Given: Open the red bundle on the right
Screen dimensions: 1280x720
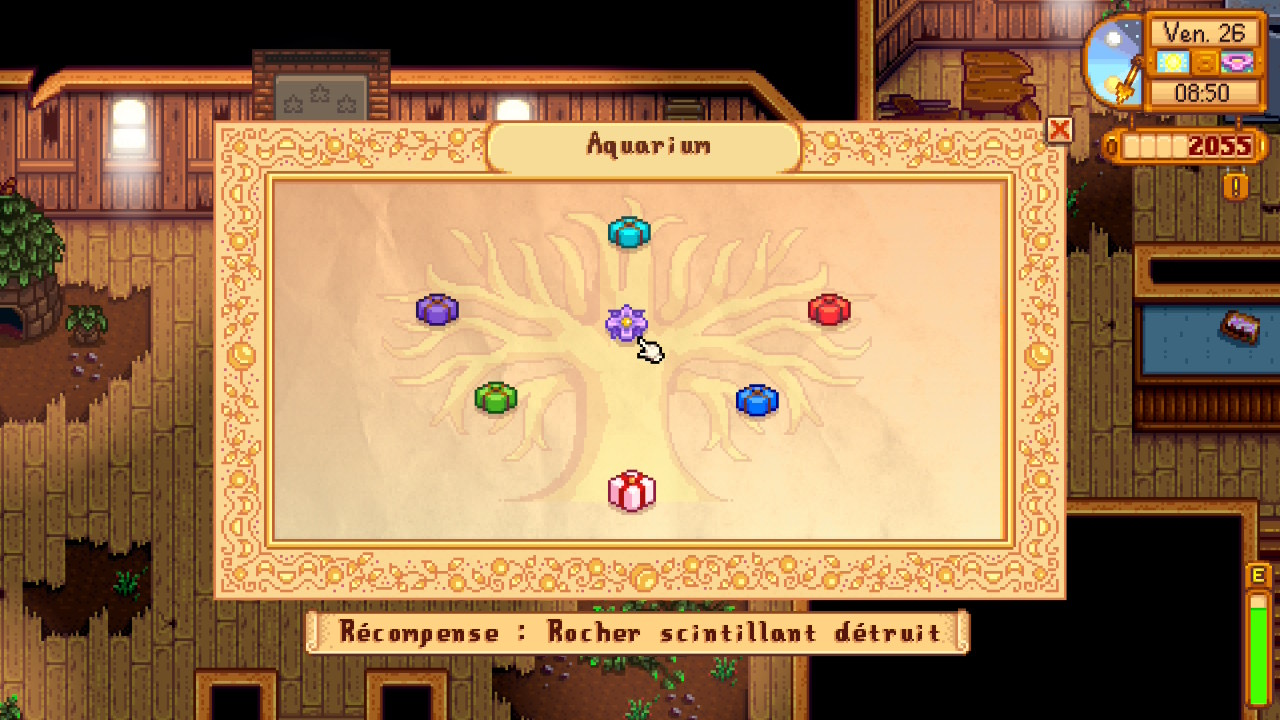Looking at the screenshot, I should pyautogui.click(x=828, y=310).
